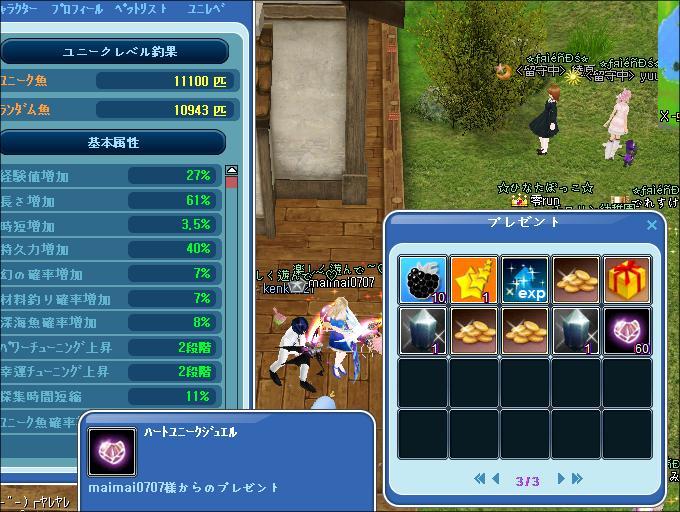
Task: Pick the heart unique jewel slot
Action: (627, 330)
